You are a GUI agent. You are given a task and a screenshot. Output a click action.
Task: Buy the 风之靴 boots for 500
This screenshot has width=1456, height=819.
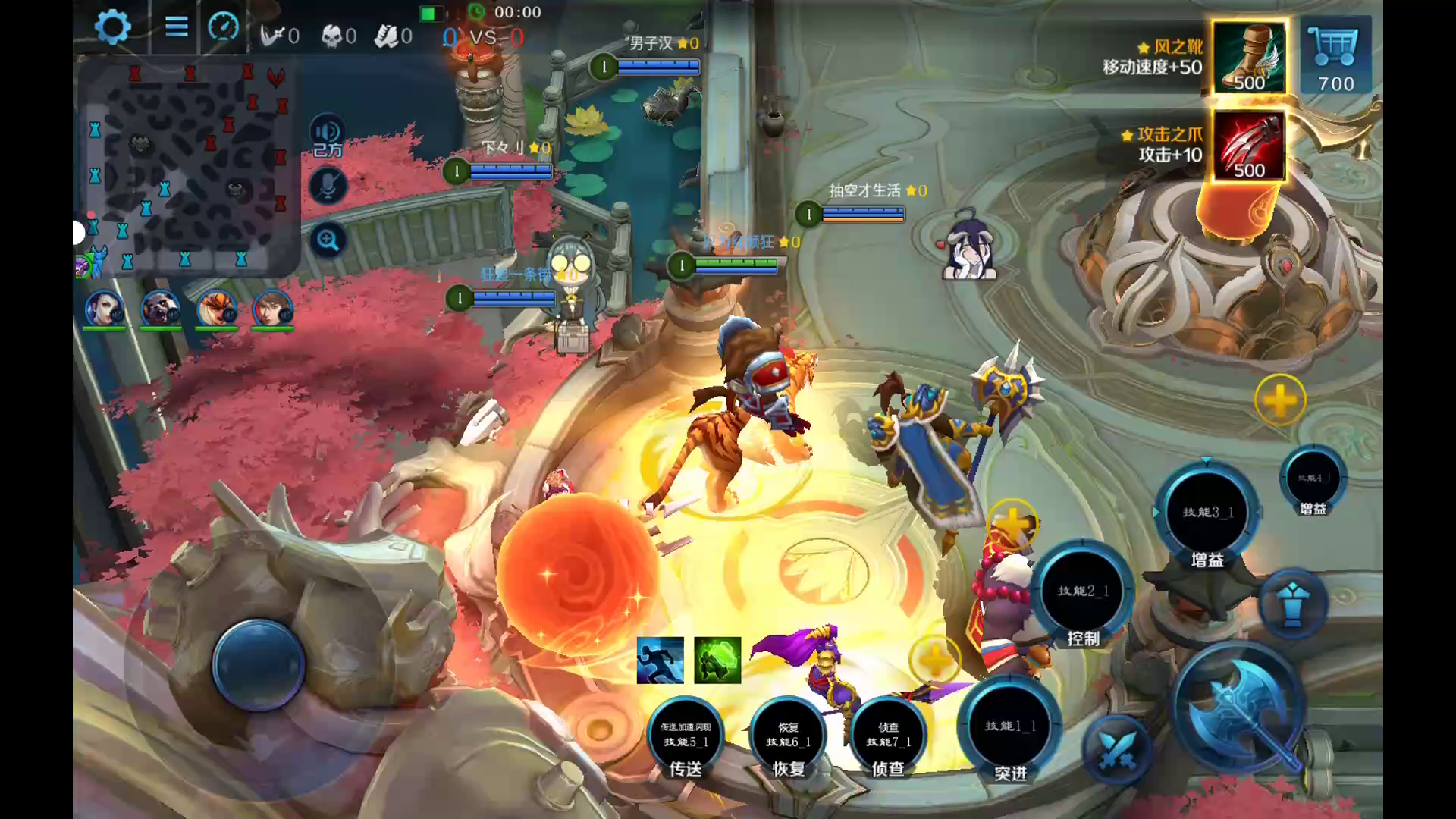click(1248, 58)
